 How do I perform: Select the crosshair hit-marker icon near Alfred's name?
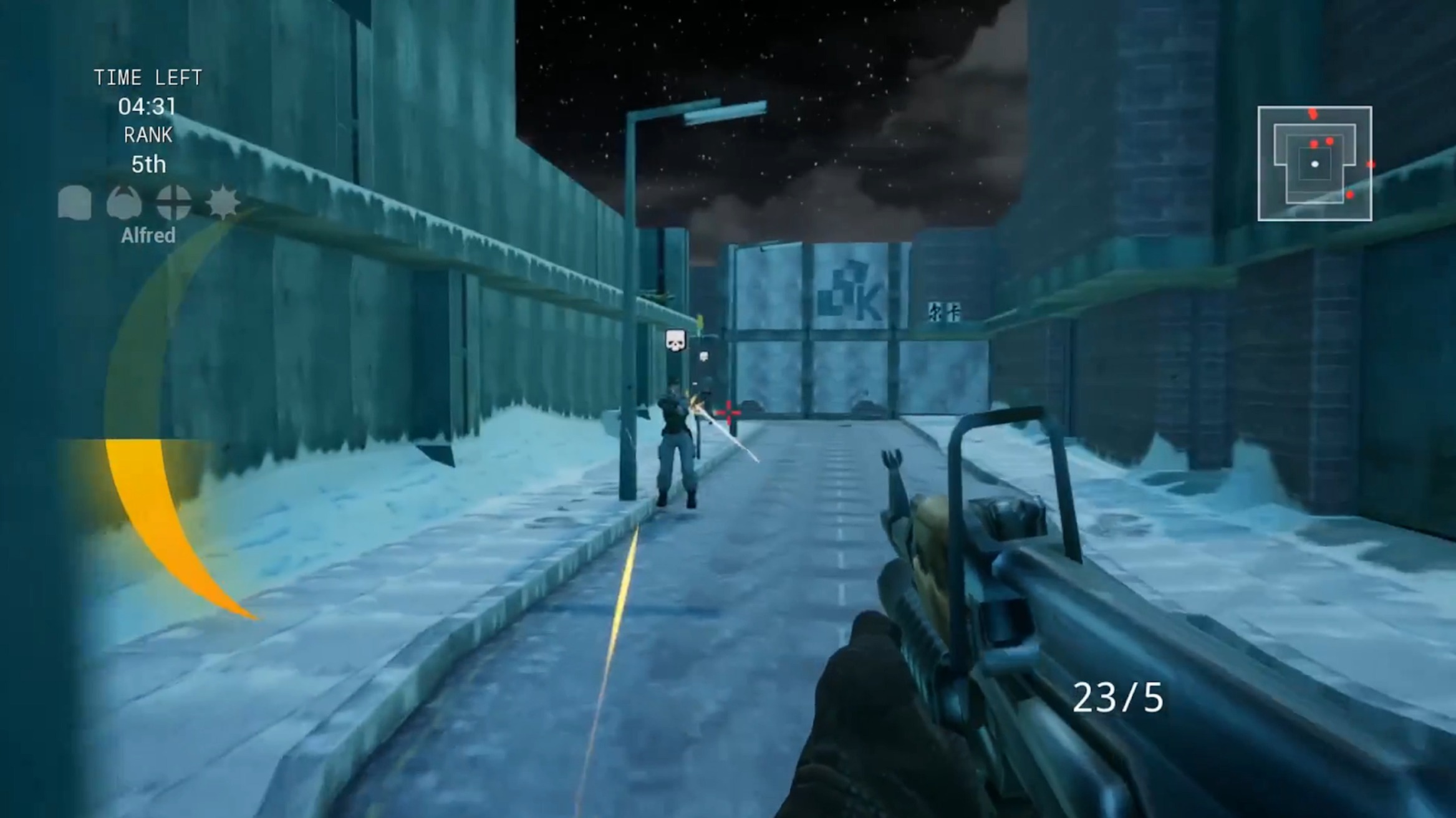tap(173, 201)
